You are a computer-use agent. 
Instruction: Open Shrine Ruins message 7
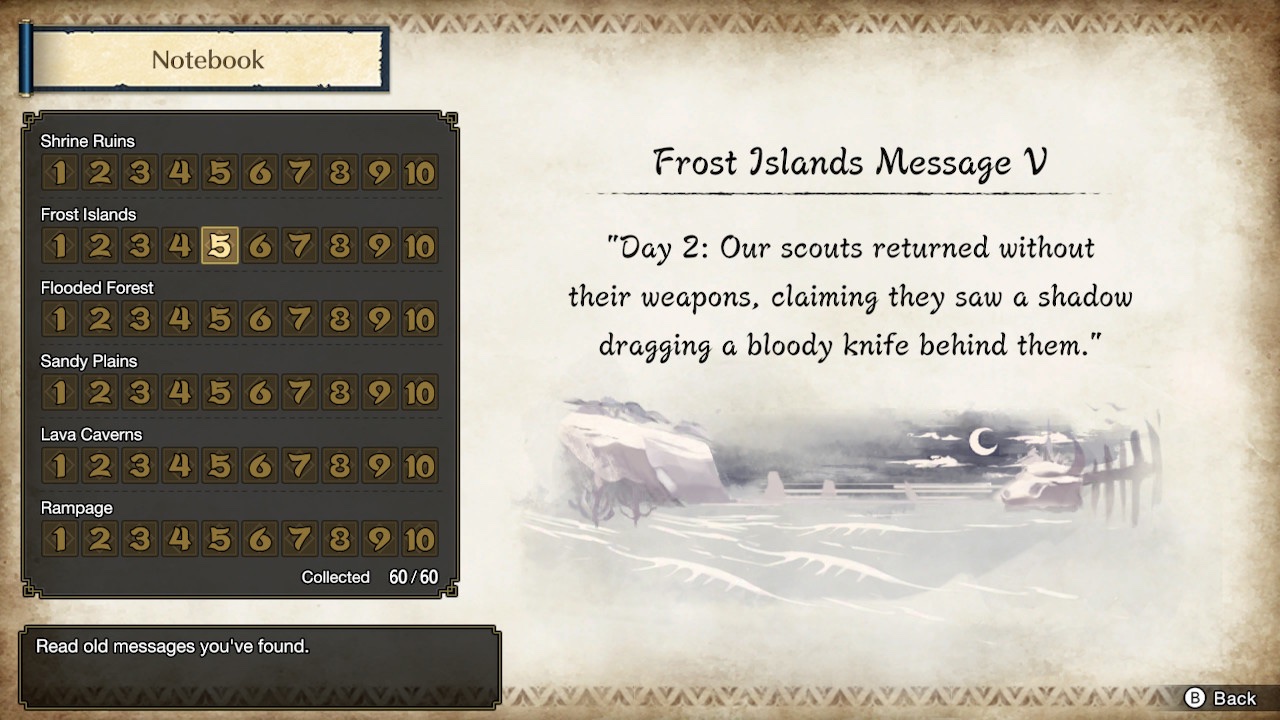click(299, 172)
